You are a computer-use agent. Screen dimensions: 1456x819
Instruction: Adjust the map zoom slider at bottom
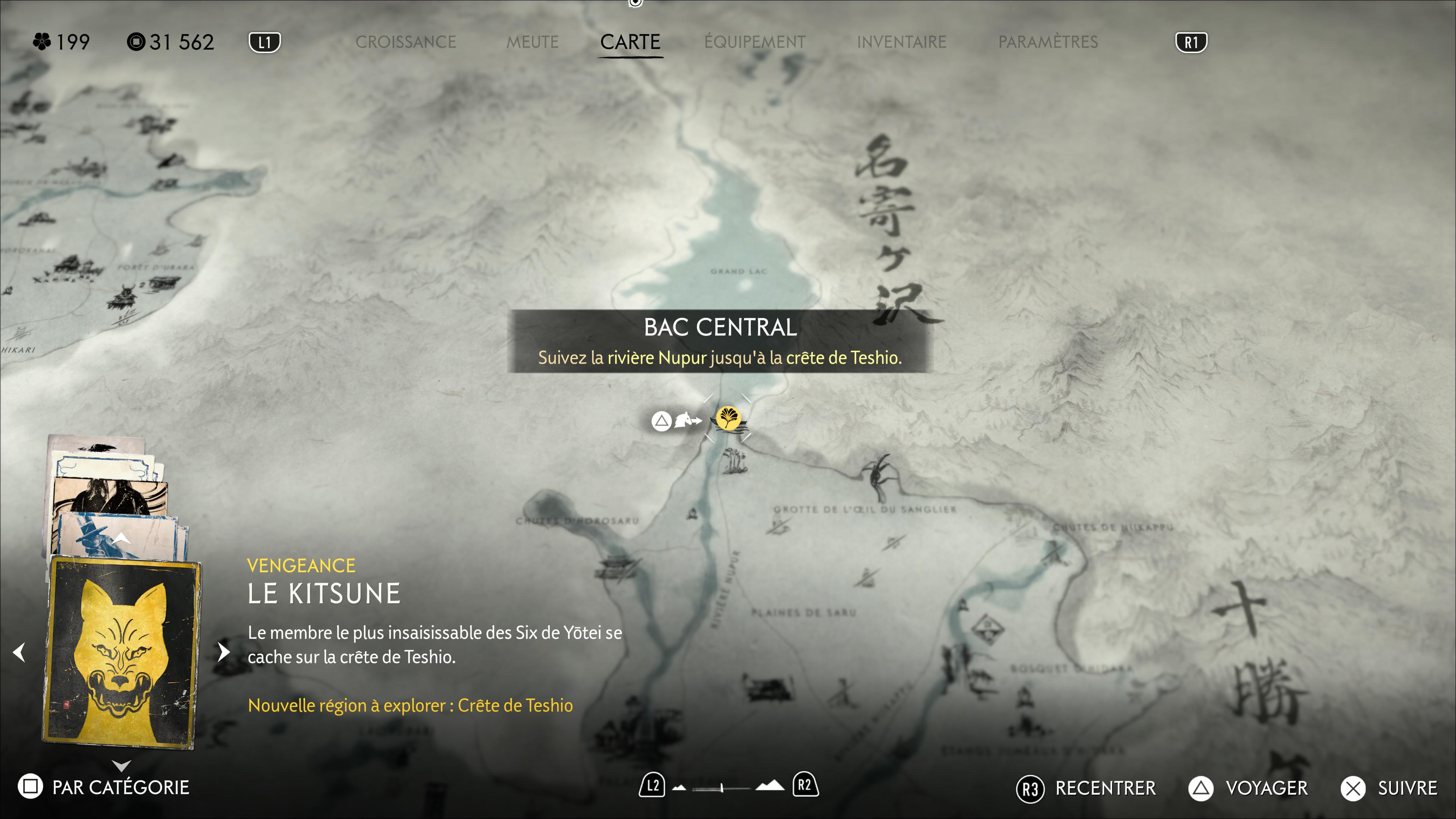722,788
